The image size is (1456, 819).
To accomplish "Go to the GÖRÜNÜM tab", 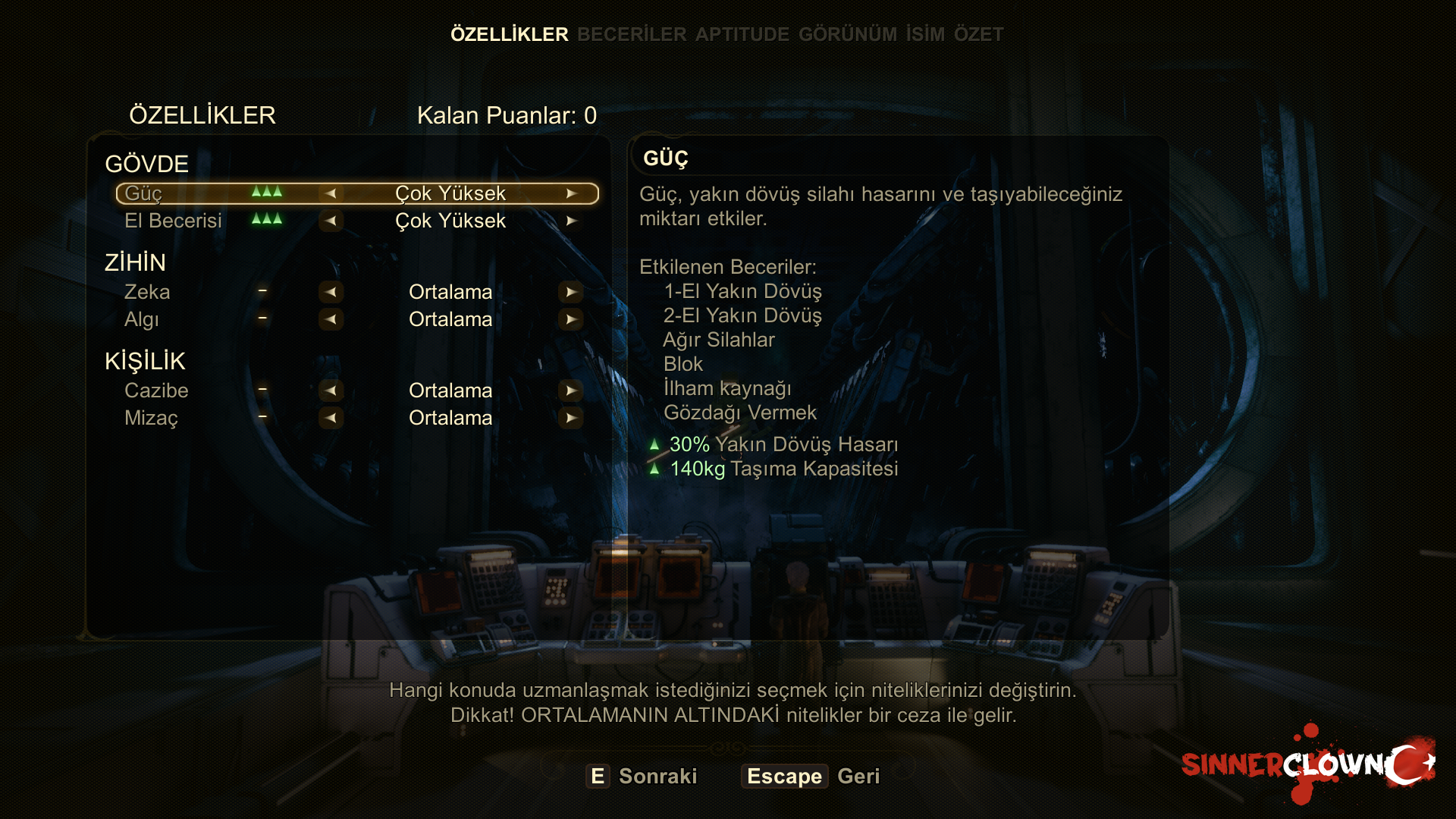I will click(x=847, y=34).
